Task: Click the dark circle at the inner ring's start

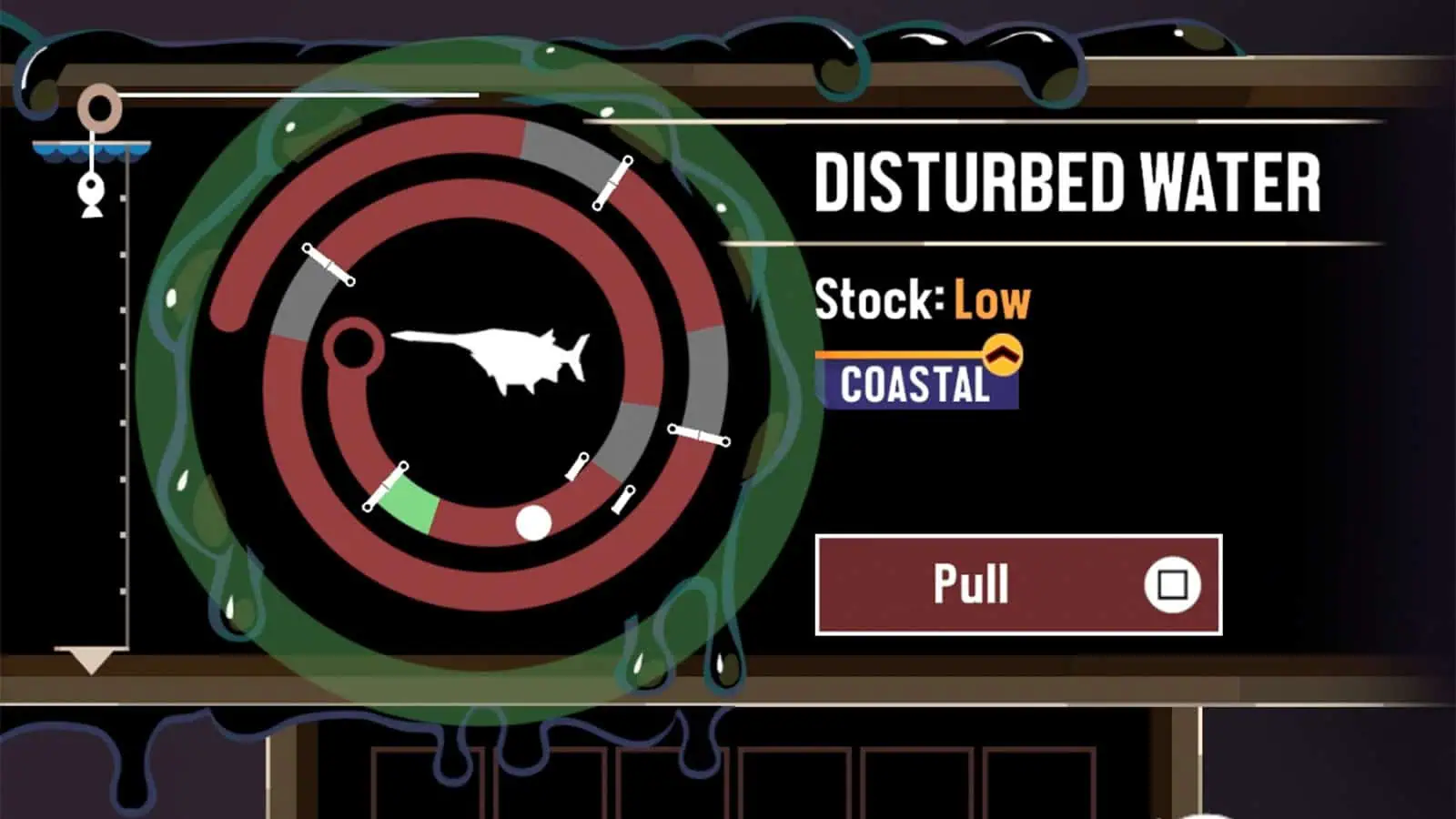Action: (354, 346)
